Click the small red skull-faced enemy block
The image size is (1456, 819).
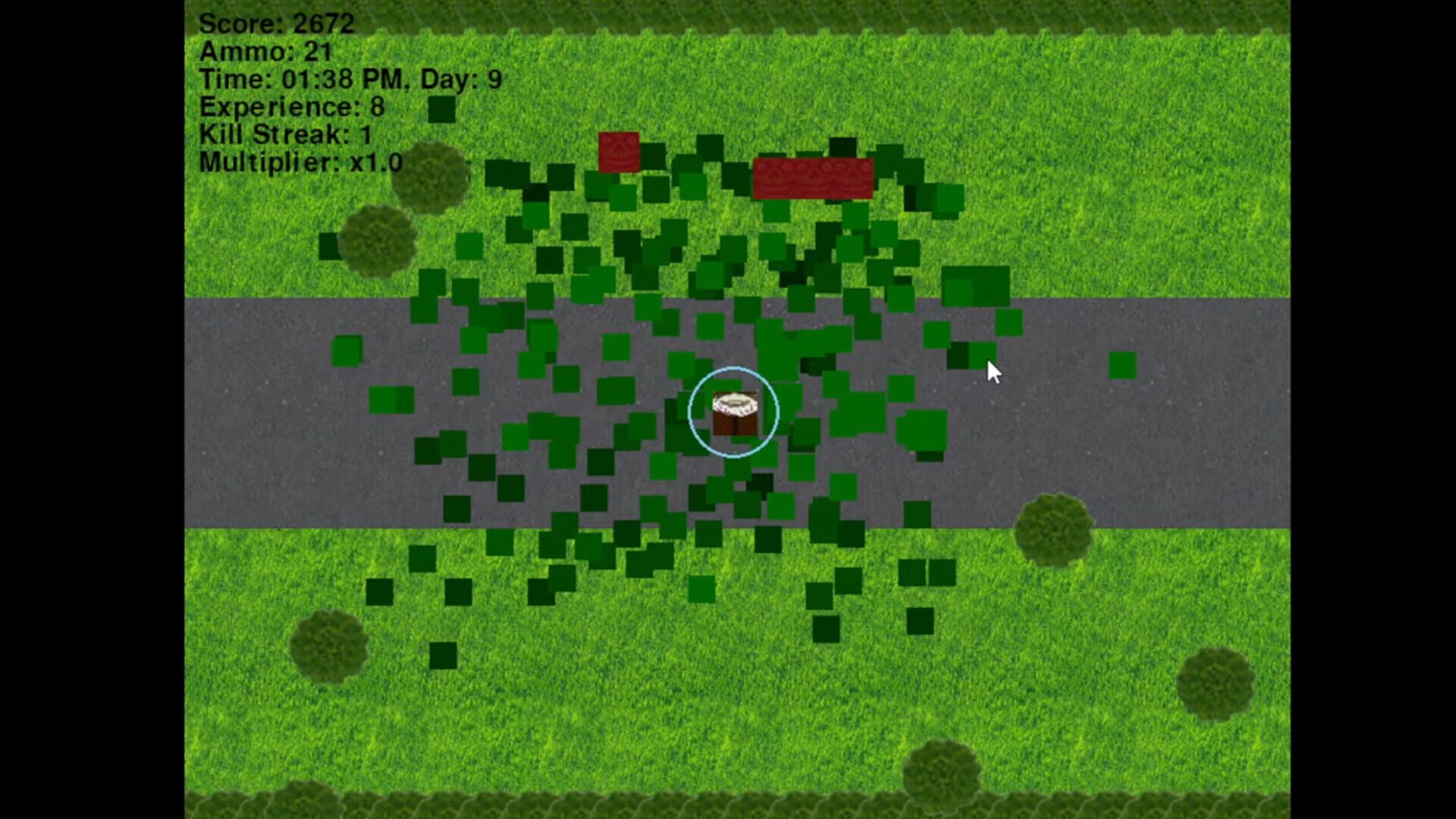click(x=618, y=152)
